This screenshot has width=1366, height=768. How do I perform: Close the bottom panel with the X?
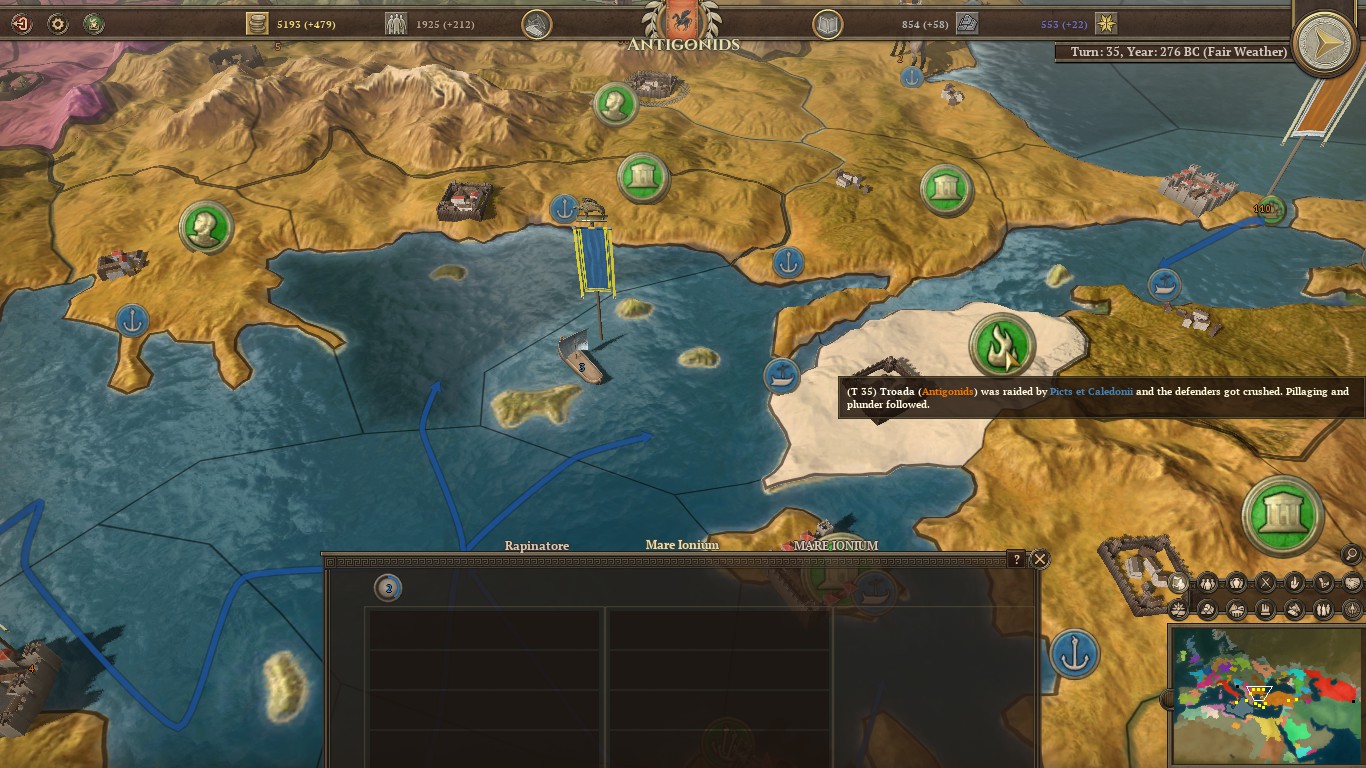[x=1040, y=559]
